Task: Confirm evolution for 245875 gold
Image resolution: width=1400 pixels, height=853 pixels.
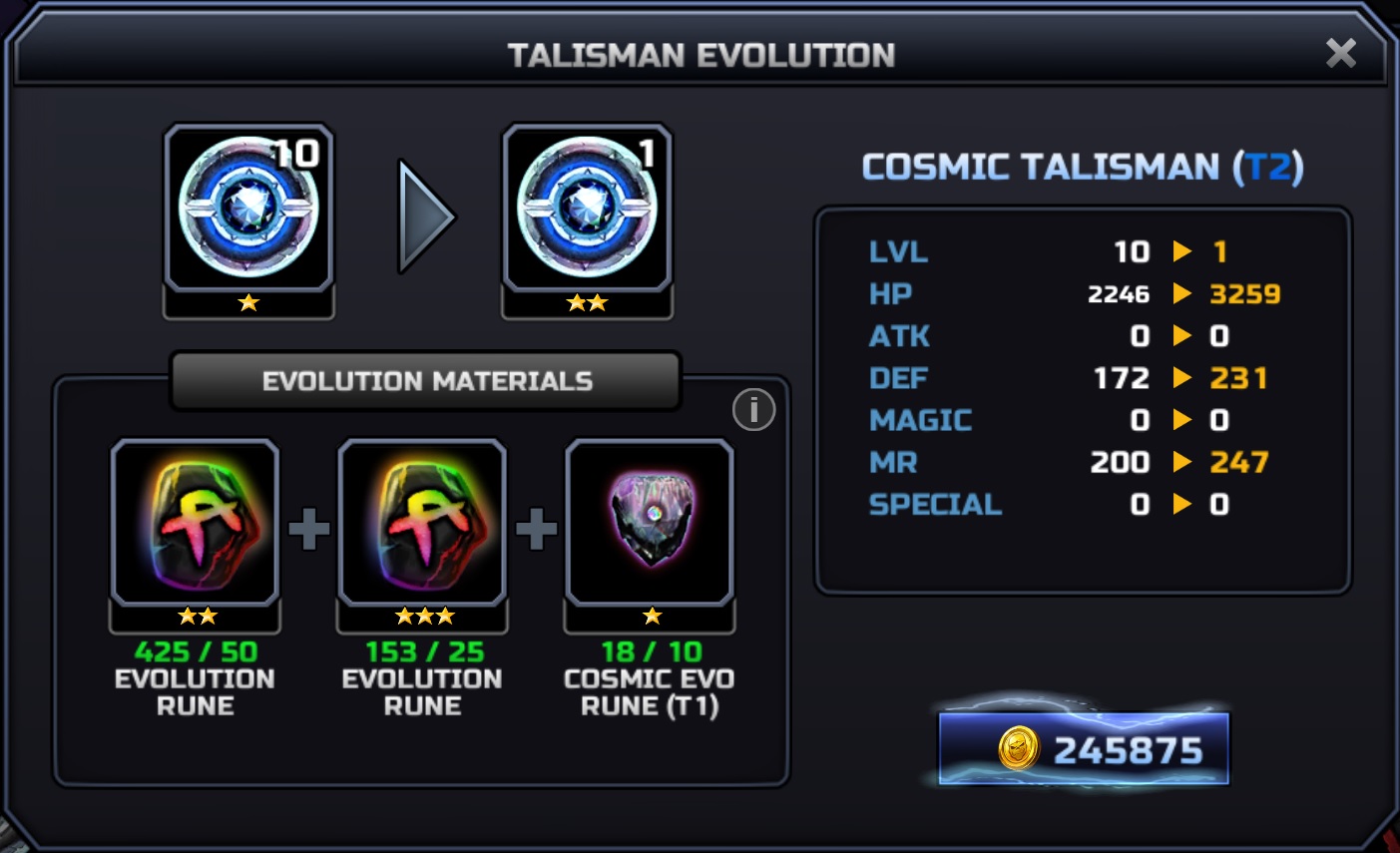Action: coord(1084,749)
